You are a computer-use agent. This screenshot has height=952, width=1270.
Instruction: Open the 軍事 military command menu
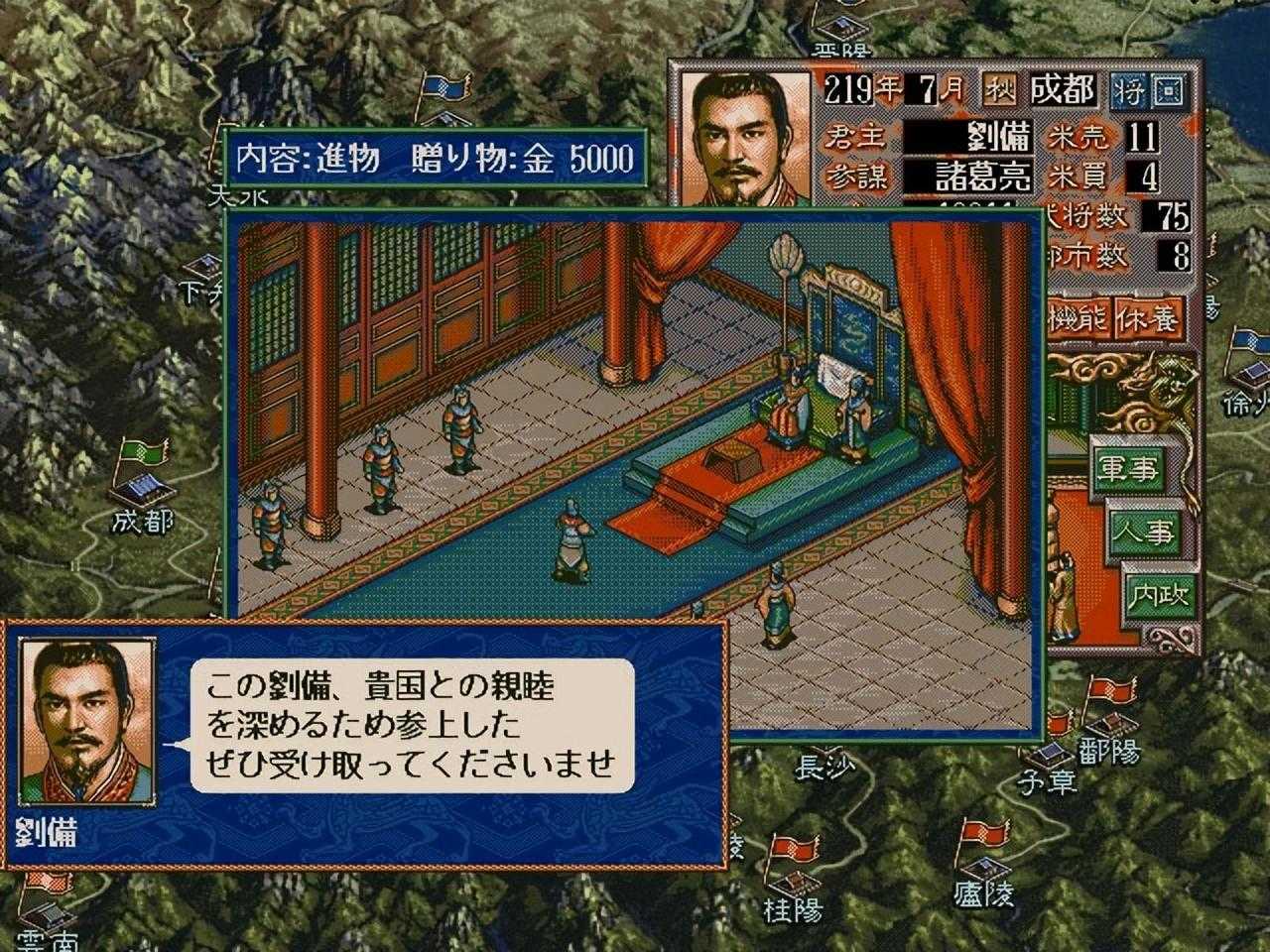point(1127,470)
